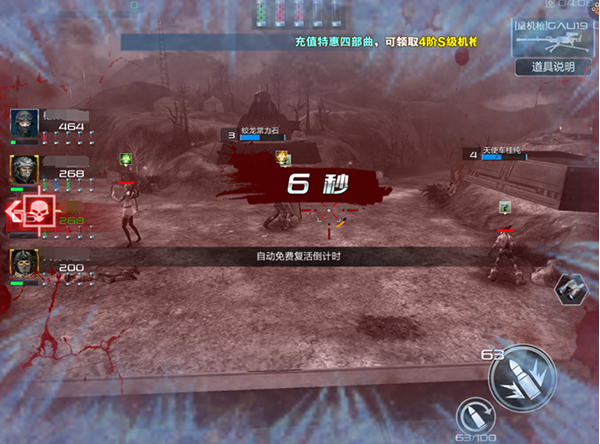This screenshot has width=600, height=444.
Task: Click the red skull death marker icon
Action: (38, 212)
